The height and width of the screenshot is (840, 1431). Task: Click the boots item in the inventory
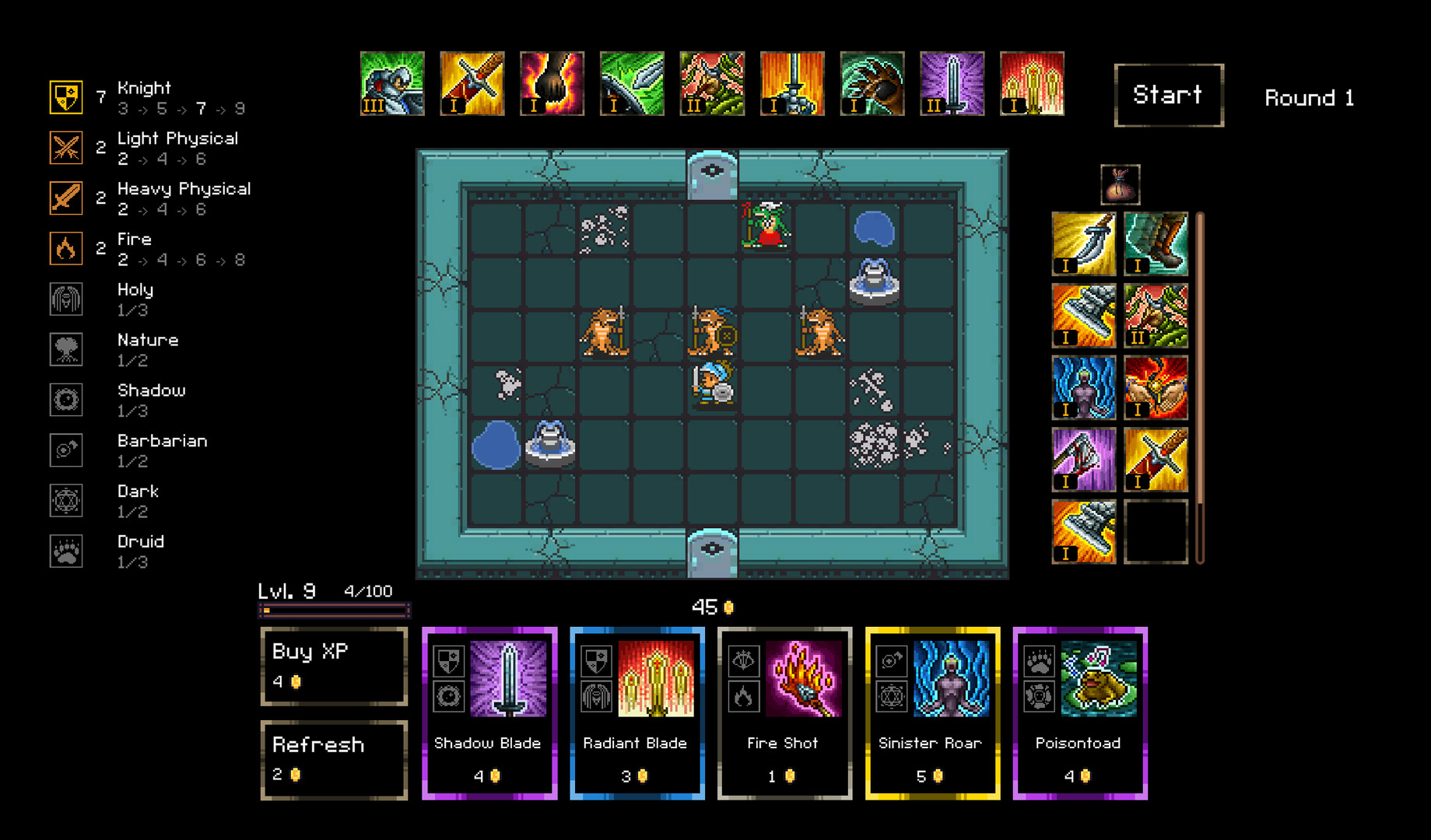[1156, 243]
